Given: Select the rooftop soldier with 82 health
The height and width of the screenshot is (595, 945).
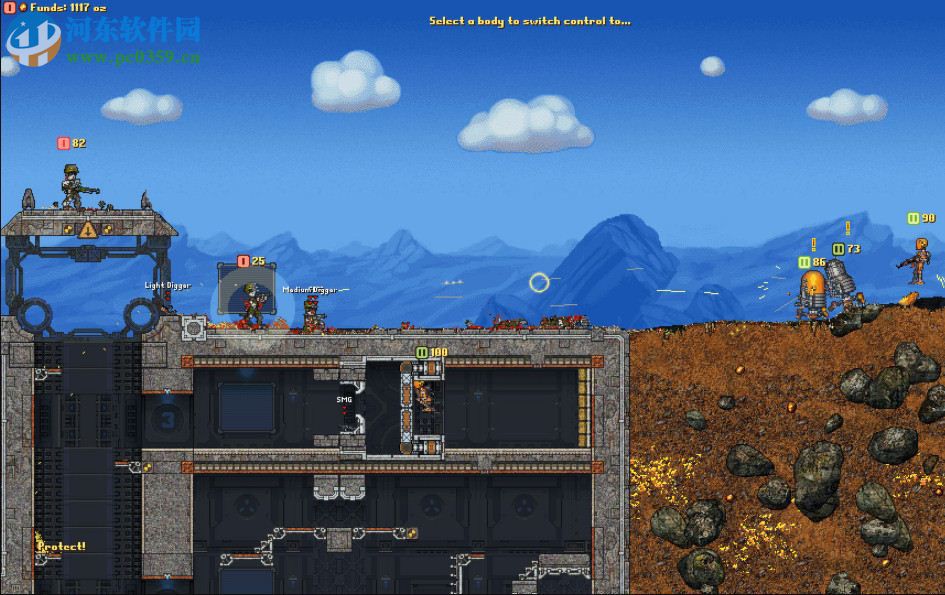Looking at the screenshot, I should tap(74, 187).
